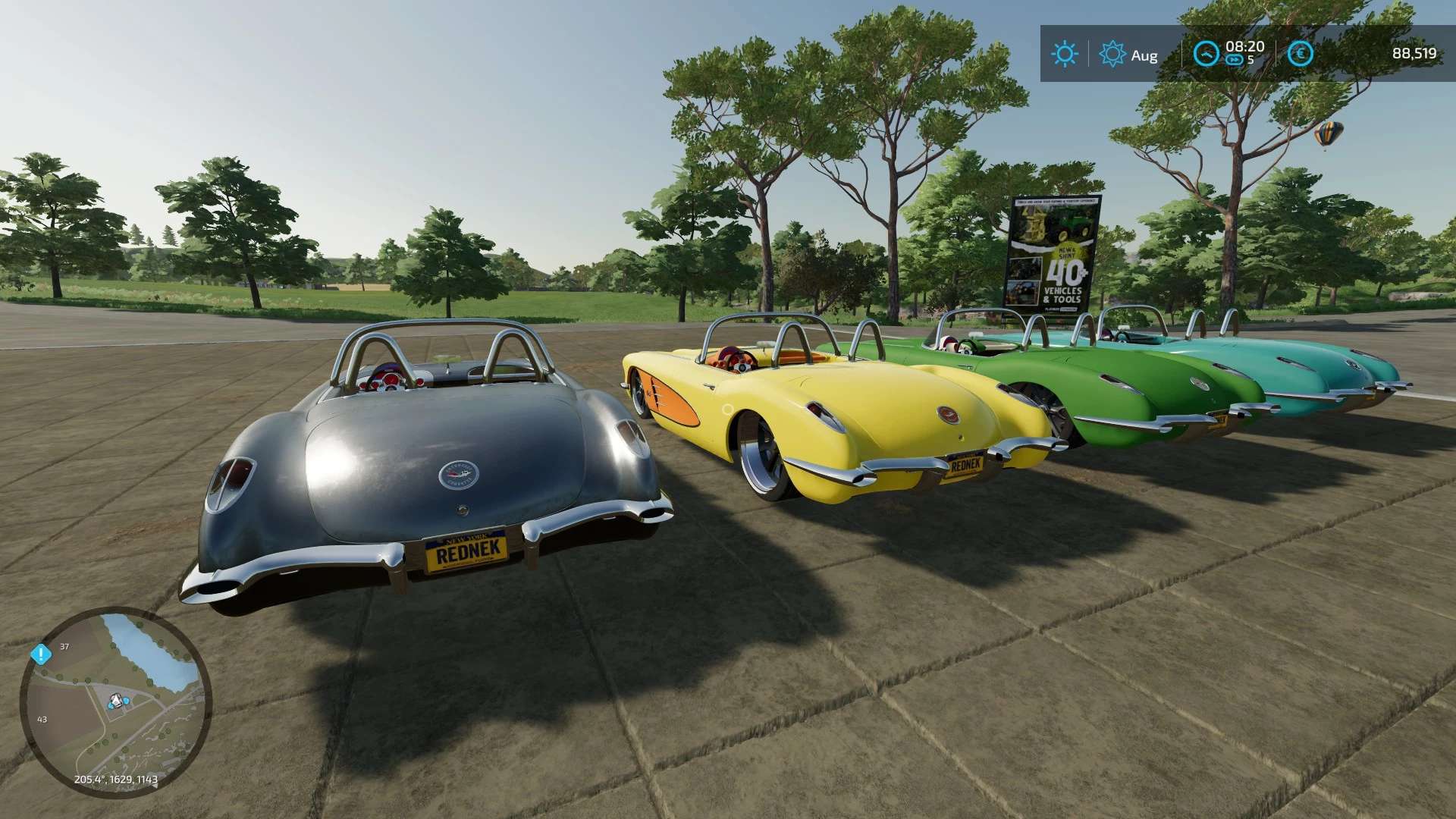The image size is (1456, 819).
Task: Click the sunny weather icon
Action: pyautogui.click(x=1064, y=54)
